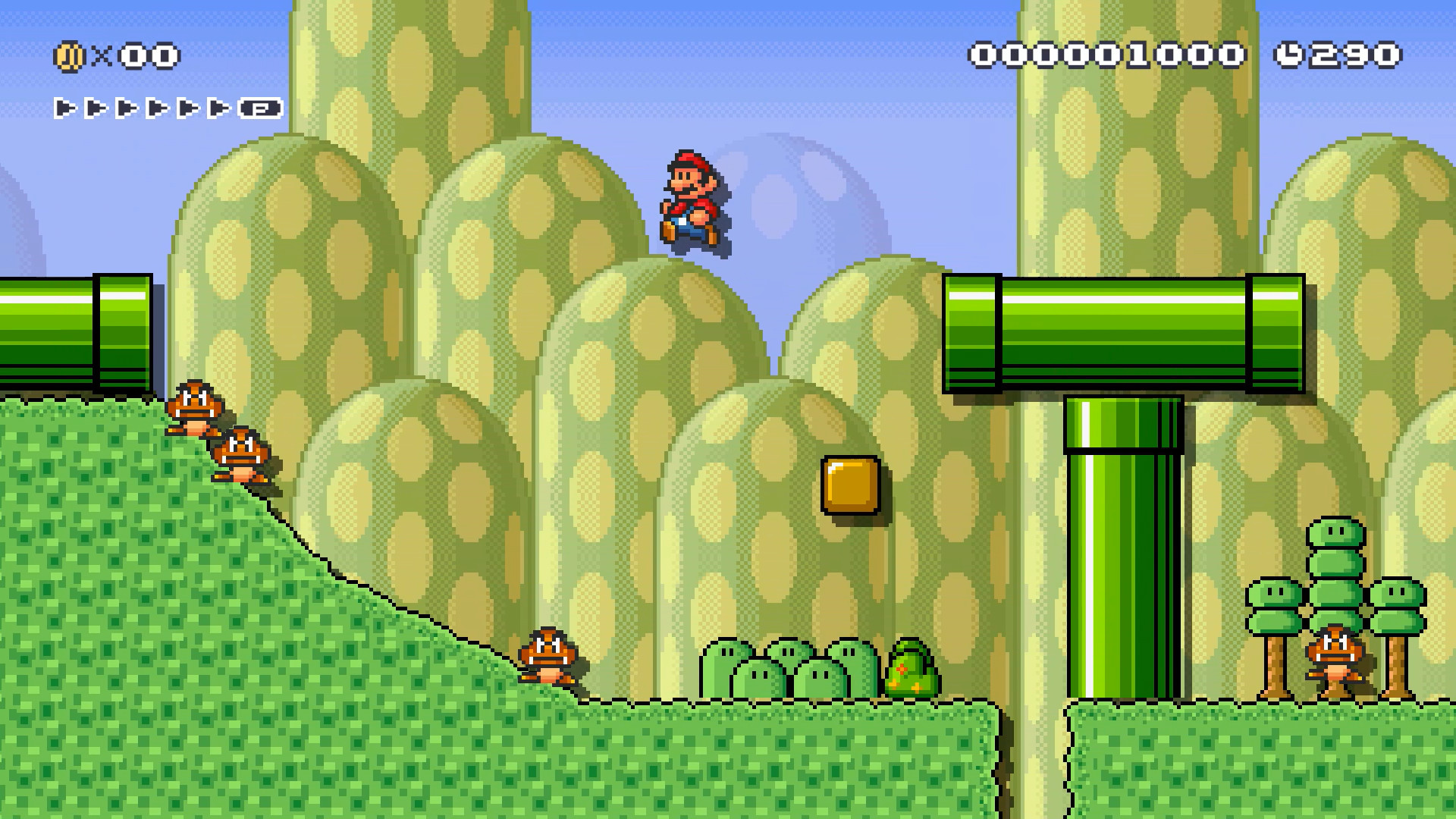1456x819 pixels.
Task: Click the boxed P arrow at the end of the arrow row
Action: (257, 108)
